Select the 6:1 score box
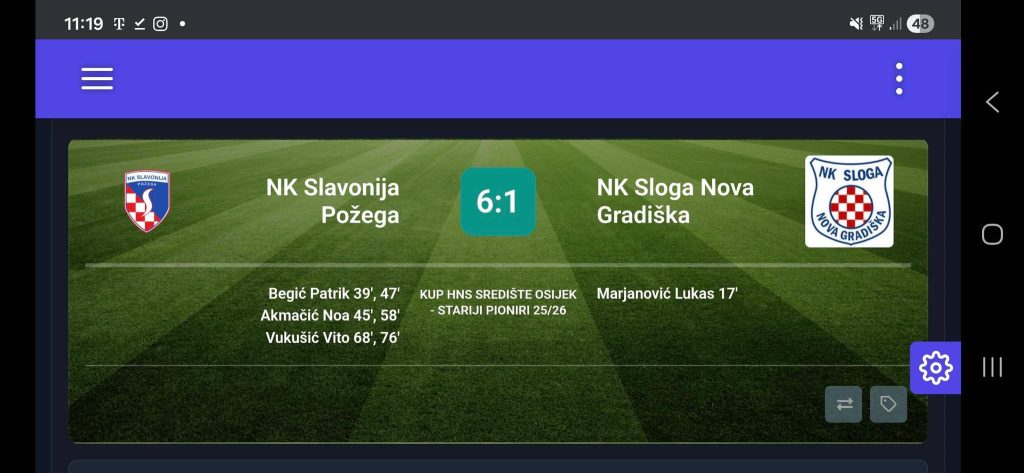The image size is (1024, 473). click(x=497, y=202)
